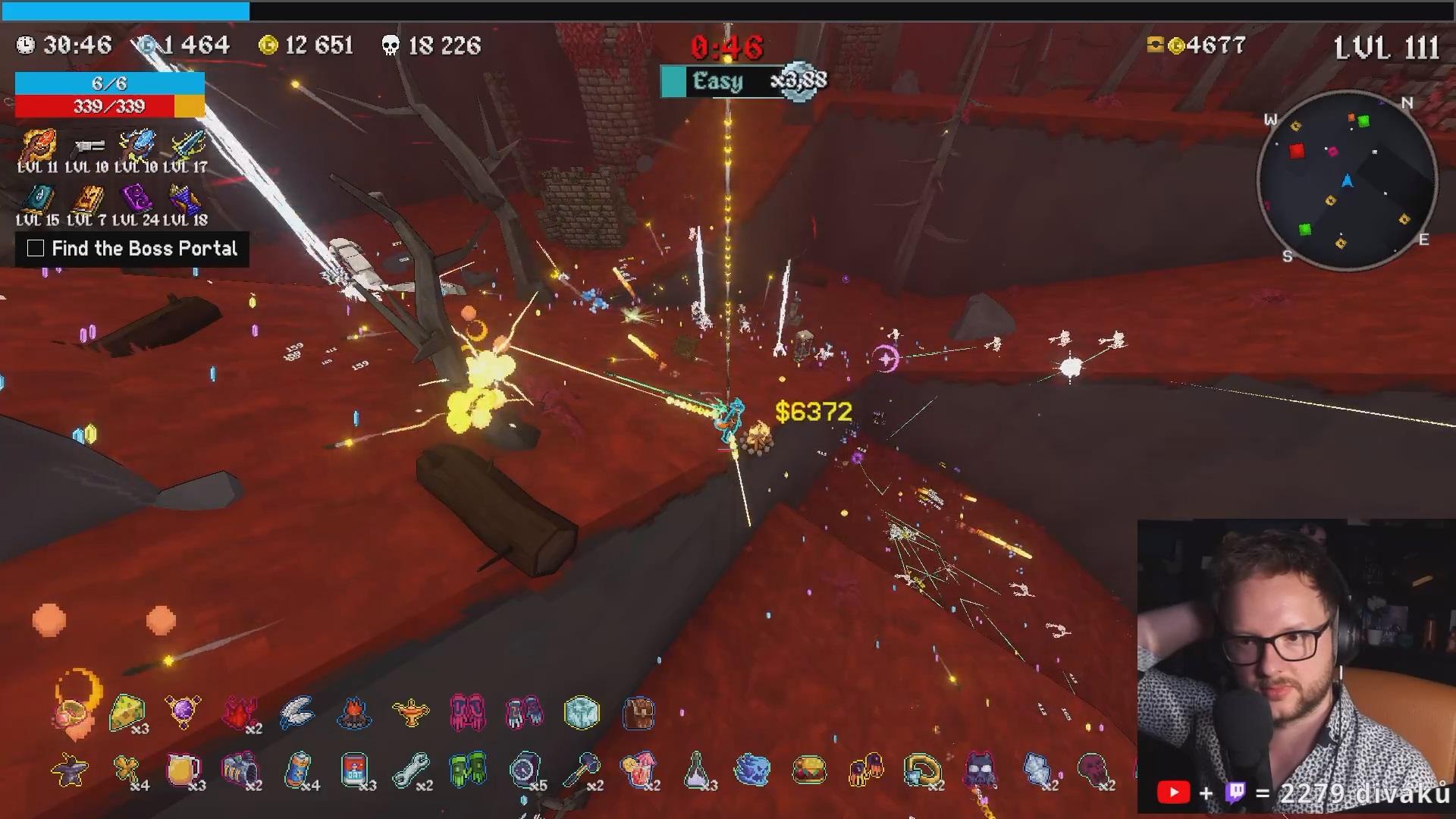Viewport: 1456px width, 819px height.
Task: Select the teal tome at level 15
Action: 36,199
